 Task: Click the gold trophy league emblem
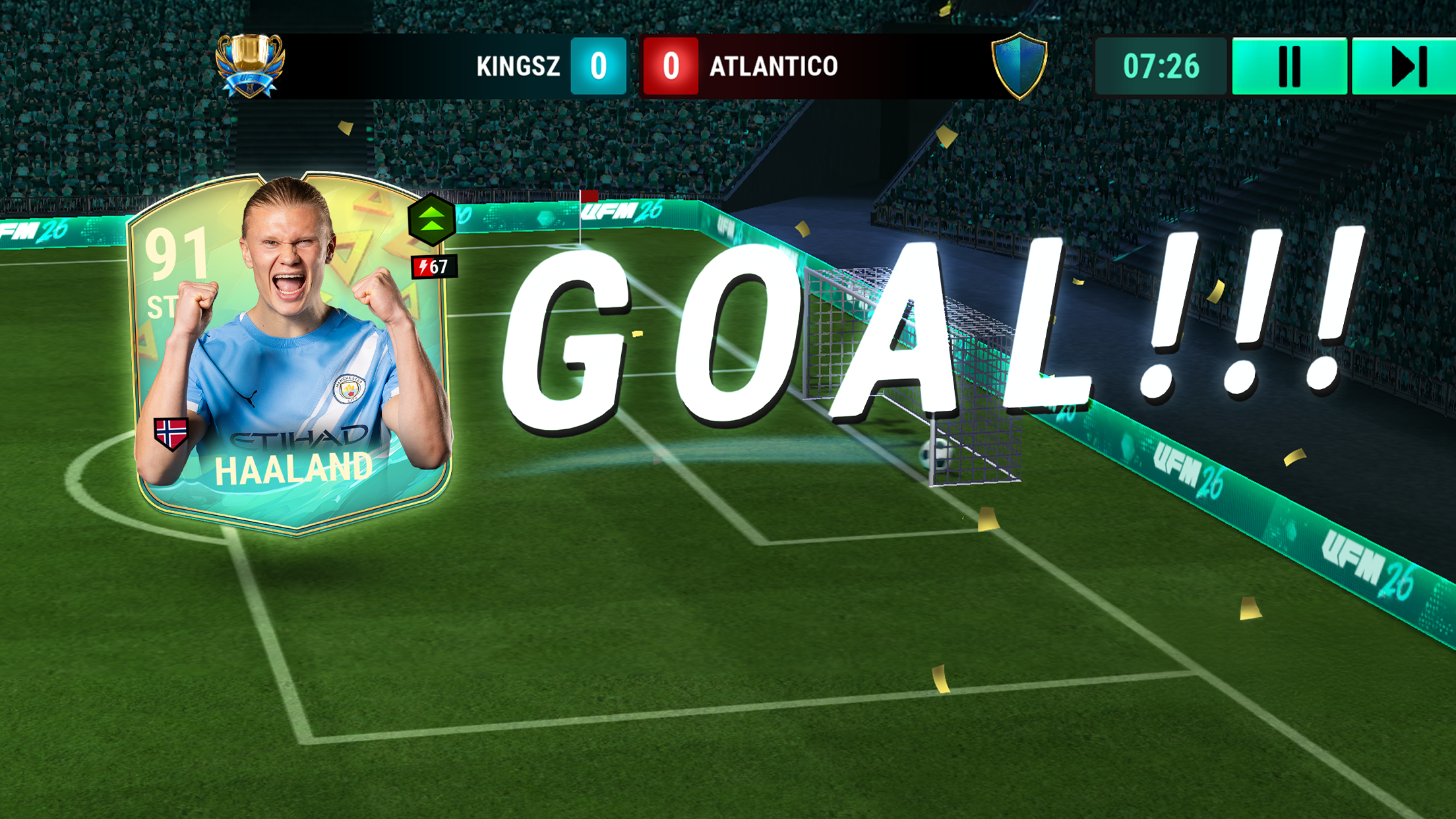coord(250,65)
